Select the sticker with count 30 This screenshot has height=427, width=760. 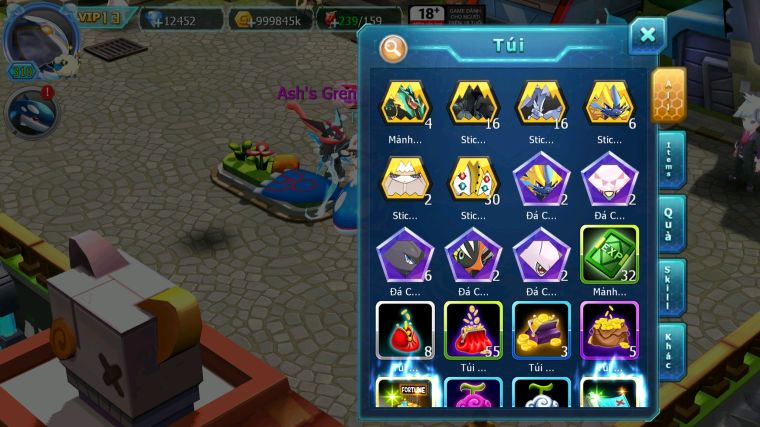(473, 180)
